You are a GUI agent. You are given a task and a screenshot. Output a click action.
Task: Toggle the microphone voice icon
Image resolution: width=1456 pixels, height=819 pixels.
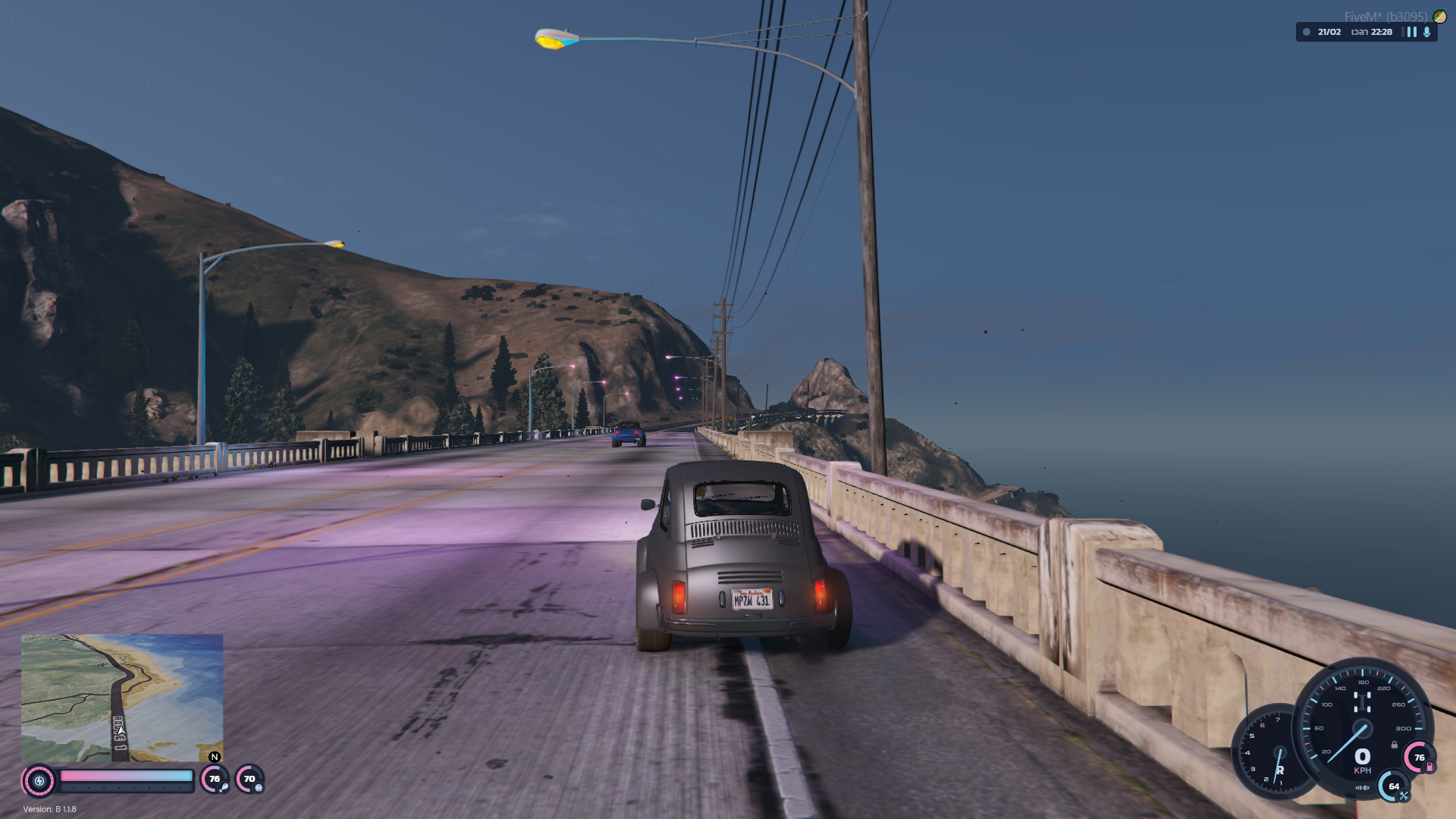(x=1426, y=32)
